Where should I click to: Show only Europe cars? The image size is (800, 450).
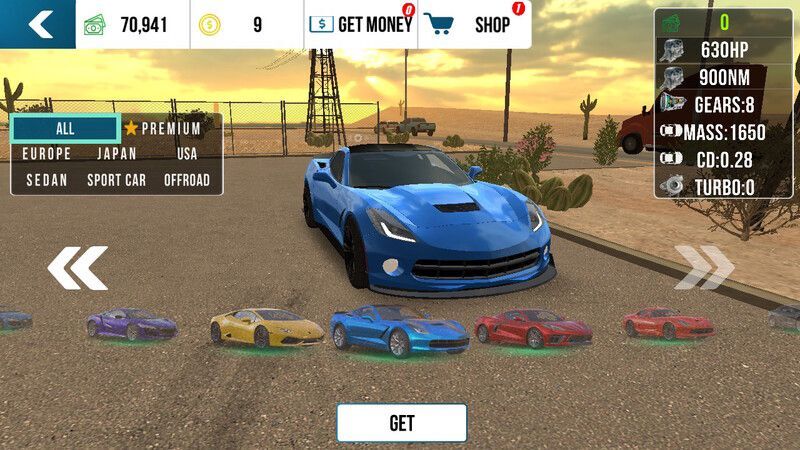click(x=47, y=154)
